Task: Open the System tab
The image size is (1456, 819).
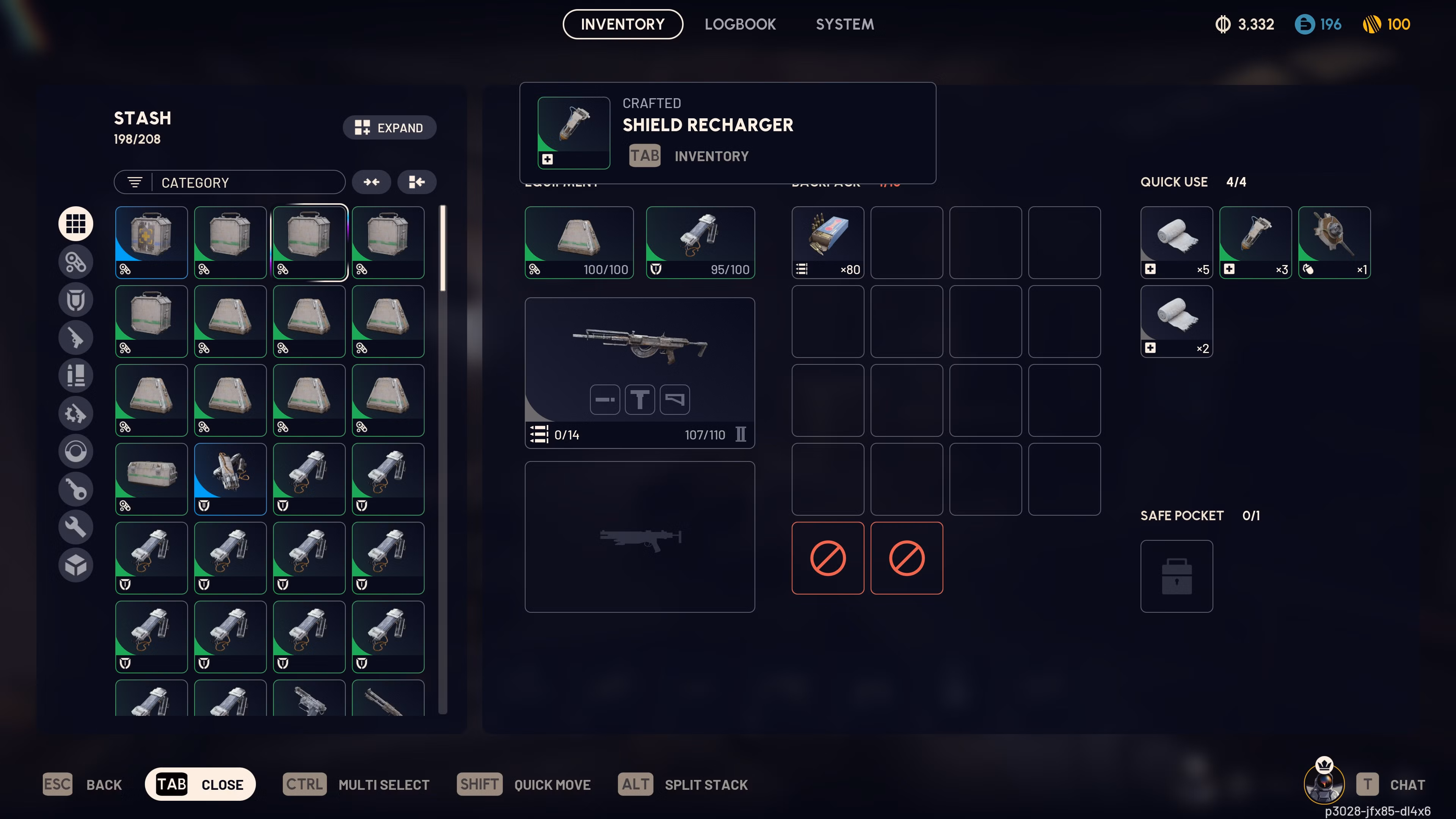Action: click(844, 24)
